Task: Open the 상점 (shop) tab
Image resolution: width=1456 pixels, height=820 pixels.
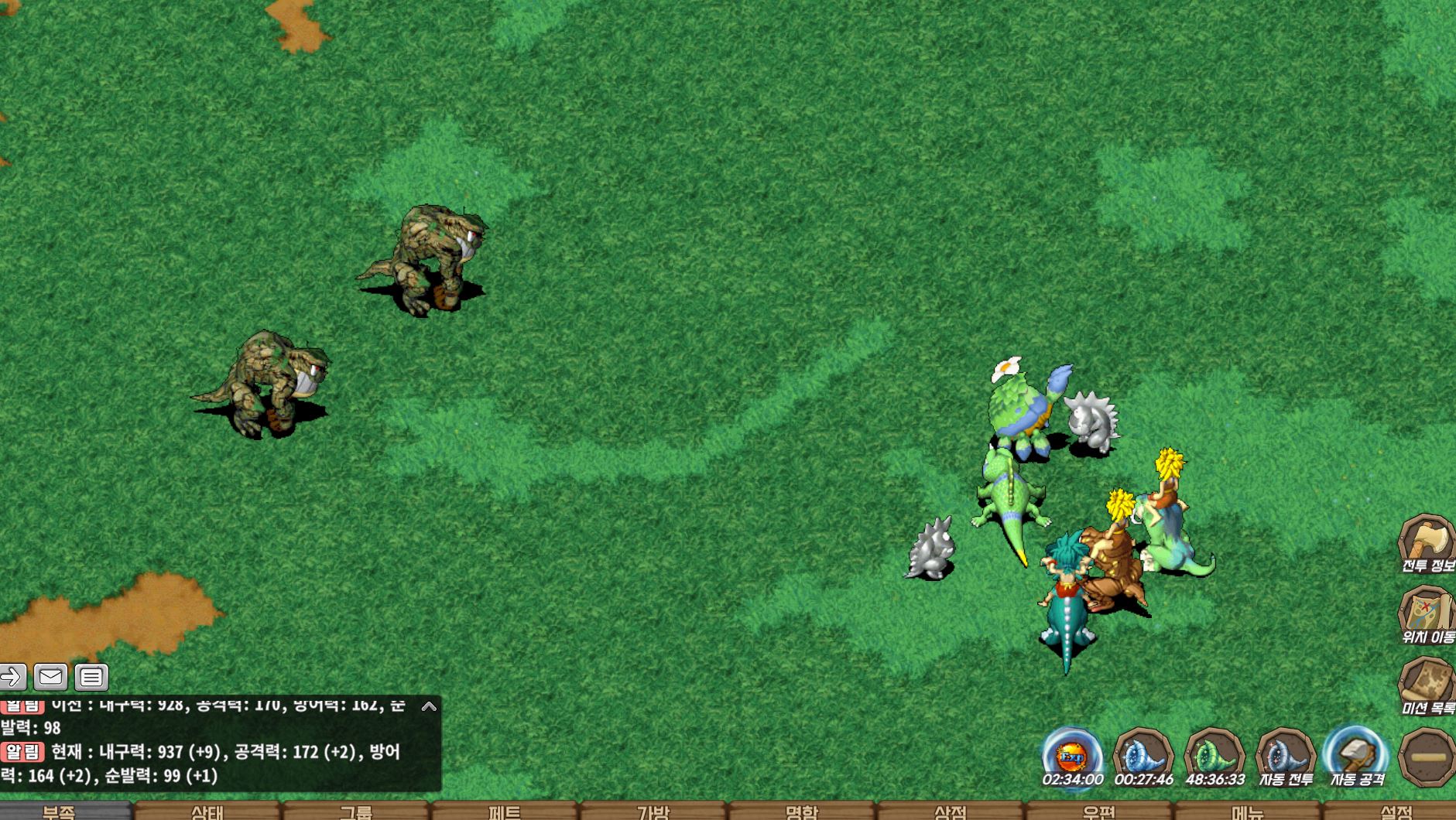Action: 951,811
